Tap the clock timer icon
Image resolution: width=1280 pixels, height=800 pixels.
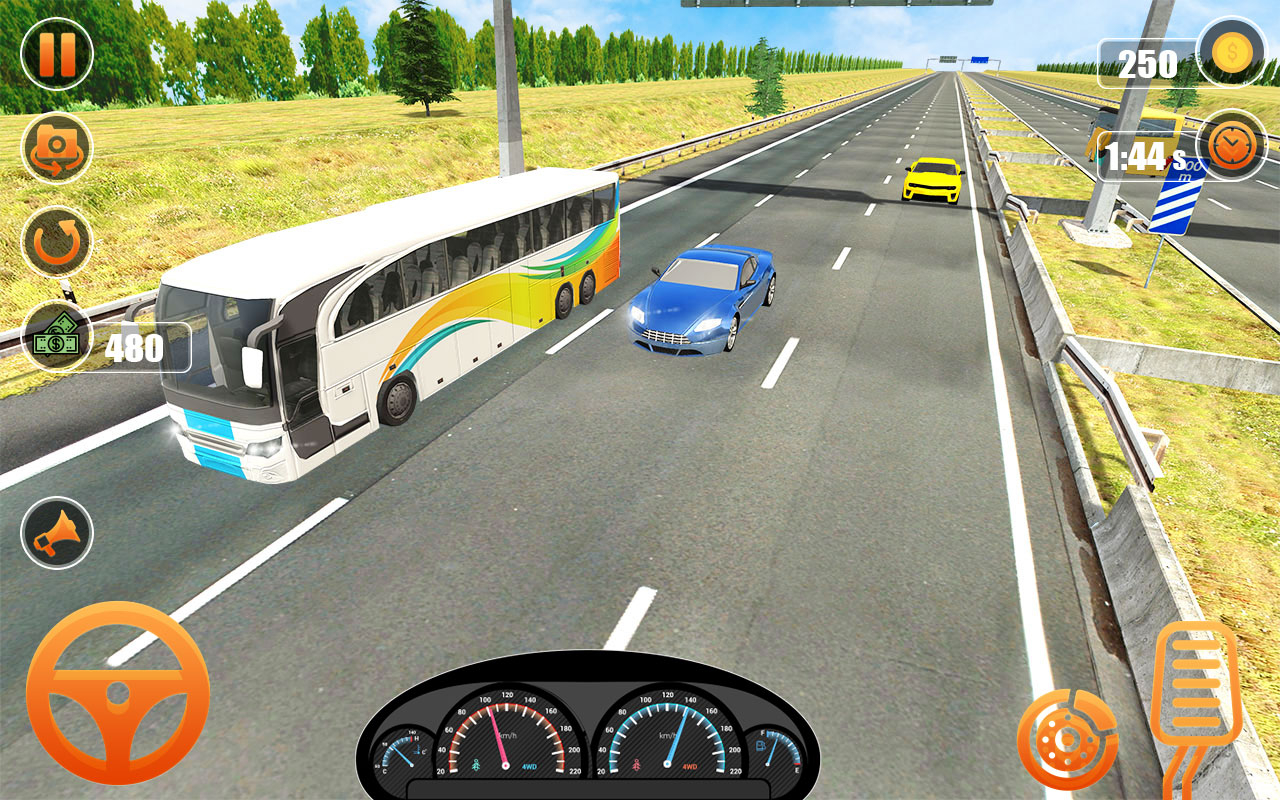tap(1230, 145)
